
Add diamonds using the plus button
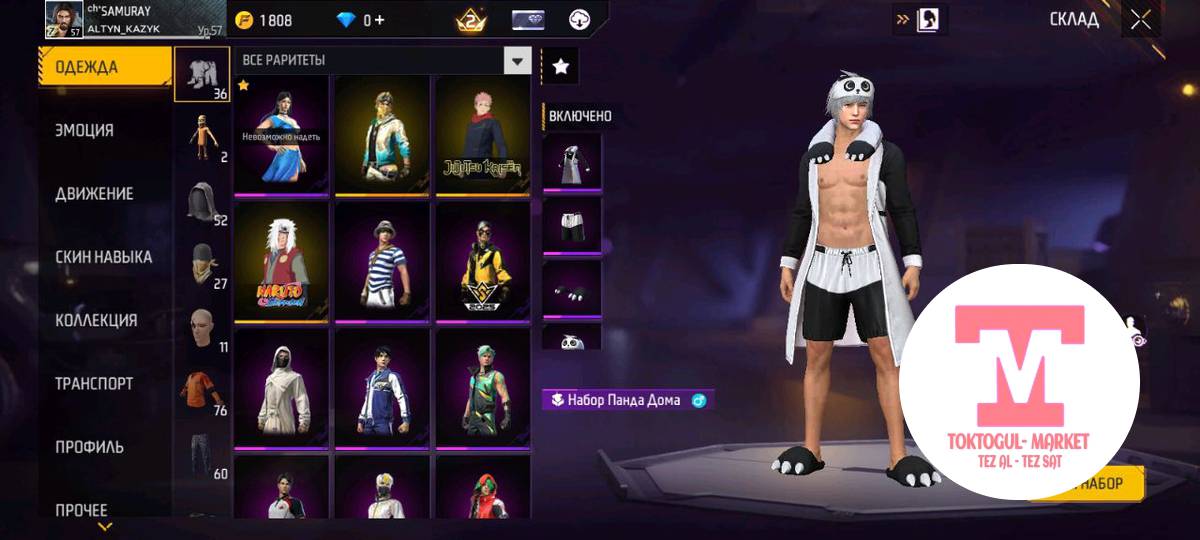(380, 20)
